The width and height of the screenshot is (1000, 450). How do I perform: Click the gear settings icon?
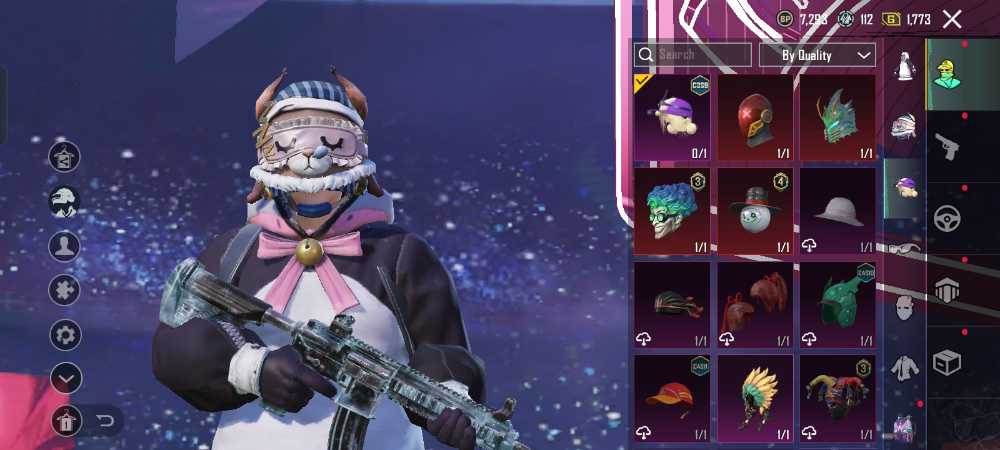65,334
